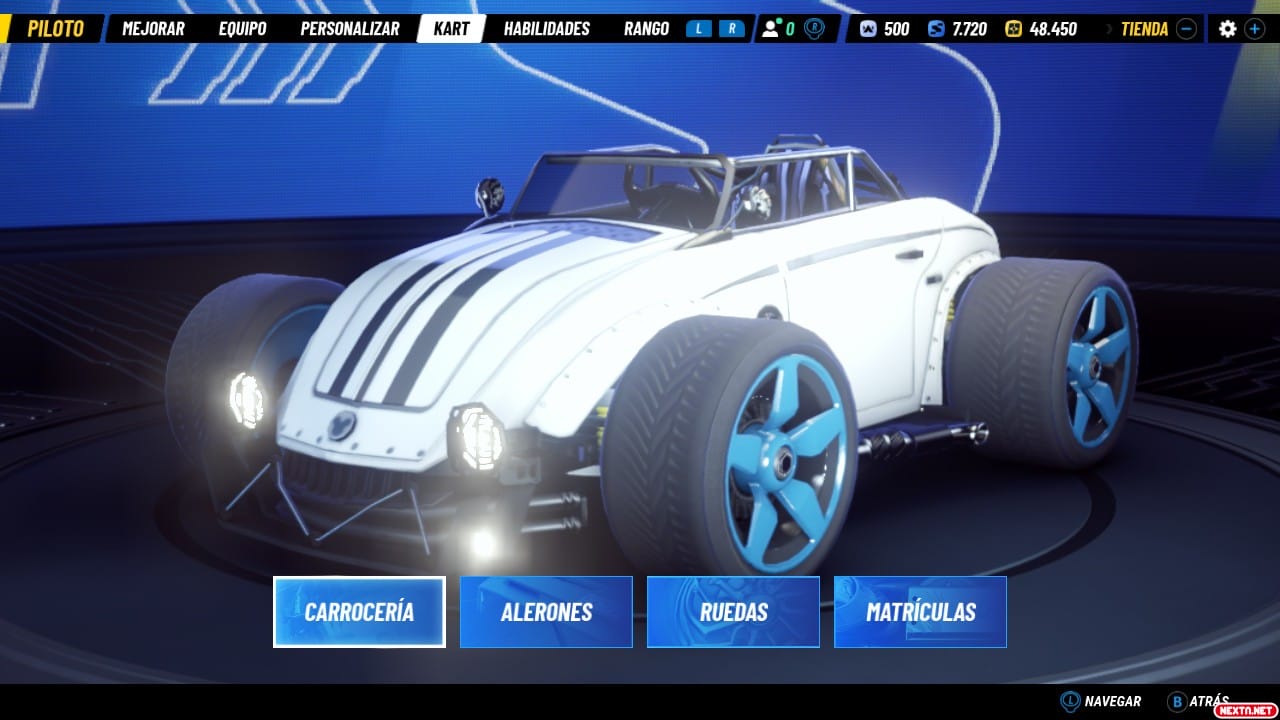Image resolution: width=1280 pixels, height=720 pixels.
Task: Switch to the Habilidades tab
Action: 548,28
